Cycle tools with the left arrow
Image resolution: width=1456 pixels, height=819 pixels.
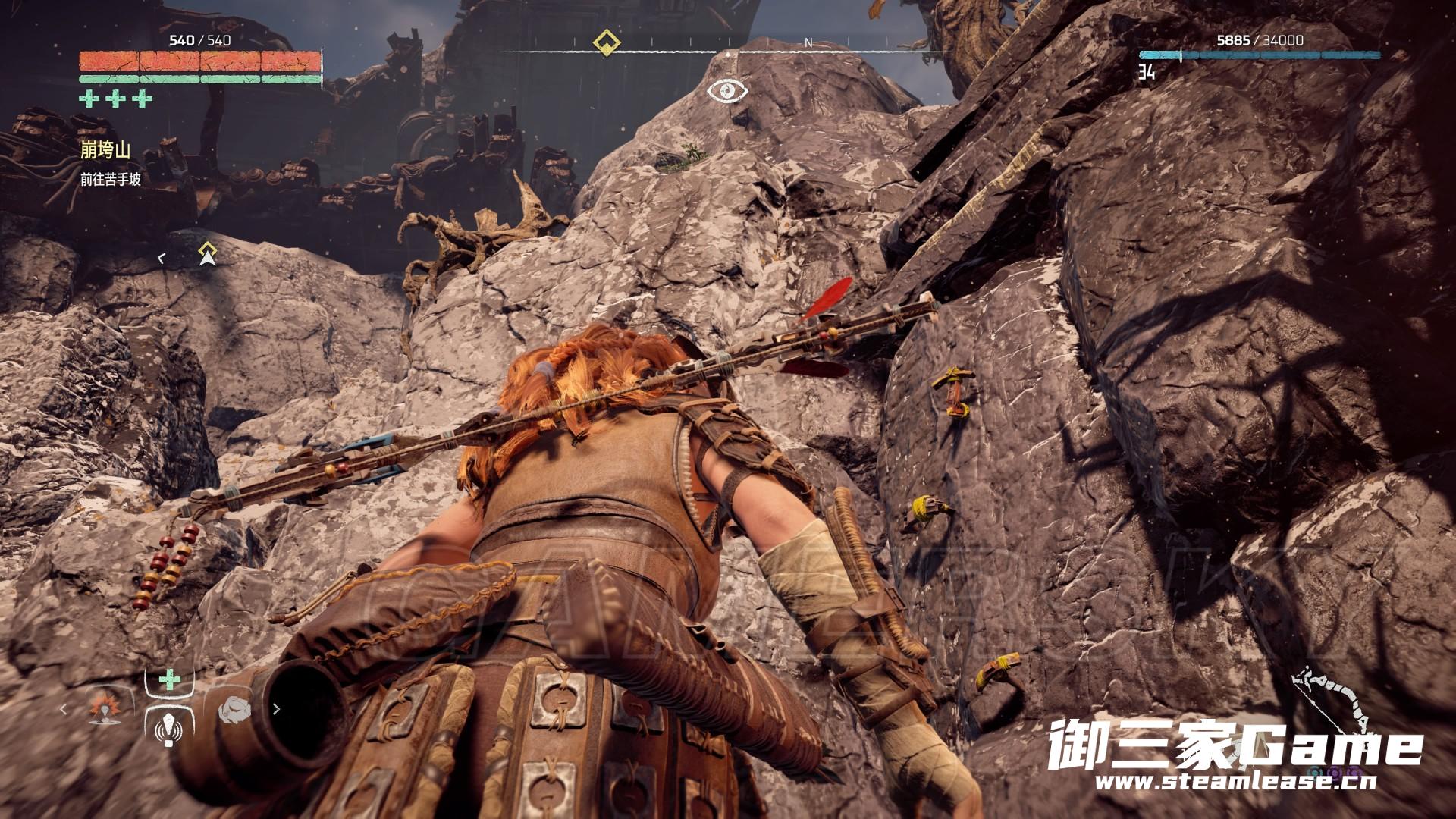(64, 710)
